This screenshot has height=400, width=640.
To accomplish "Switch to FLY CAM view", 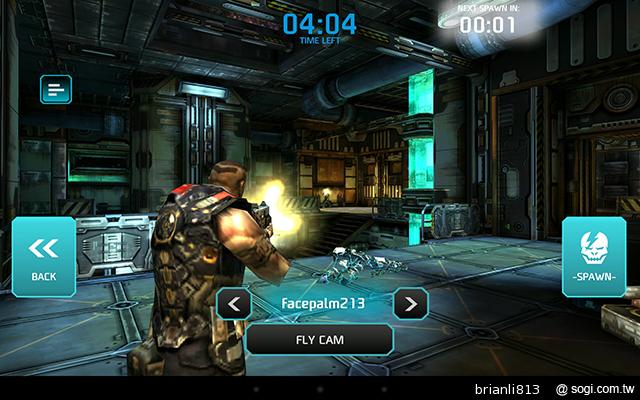I will [x=319, y=338].
